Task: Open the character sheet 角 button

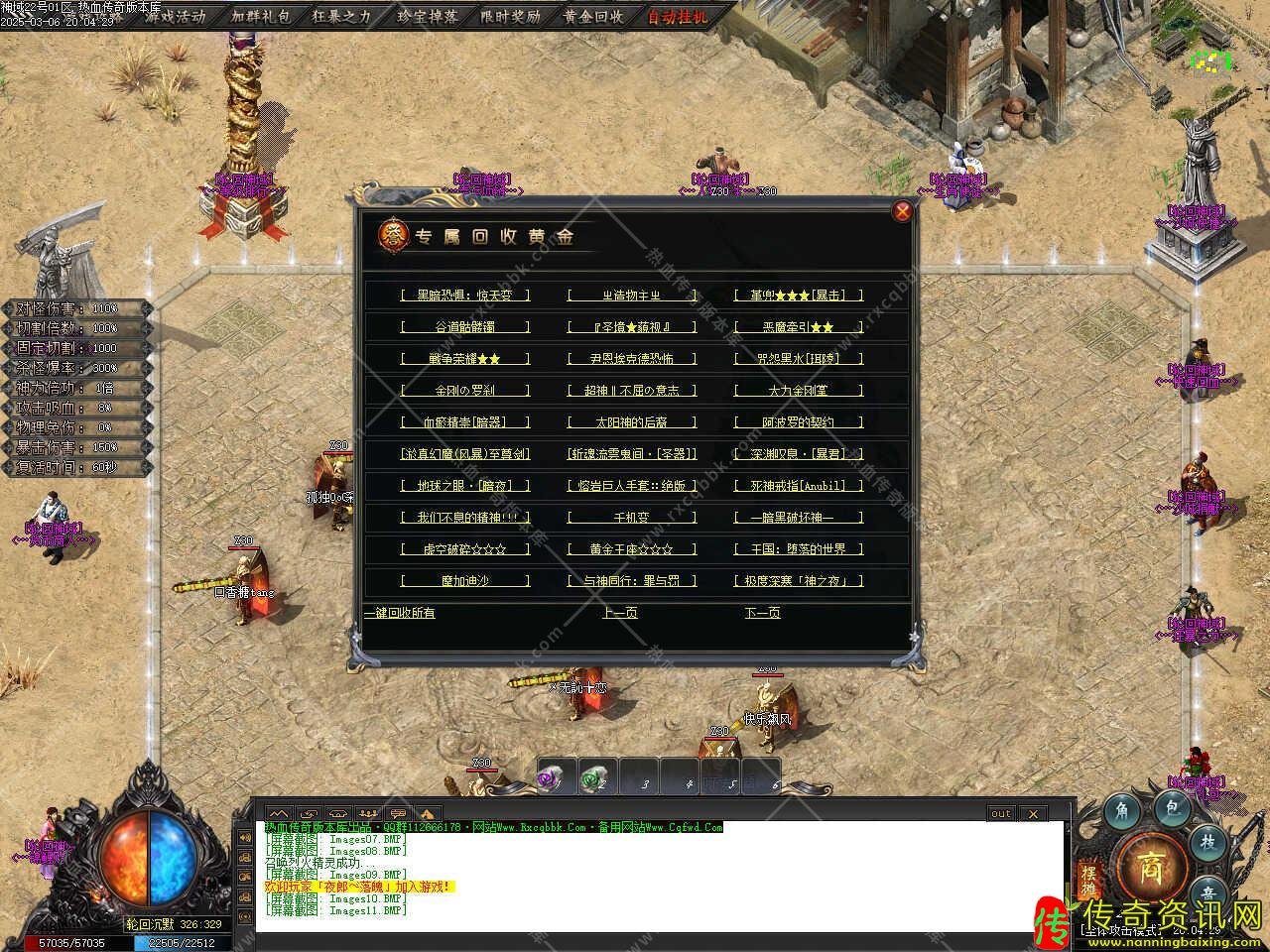Action: click(x=1122, y=810)
